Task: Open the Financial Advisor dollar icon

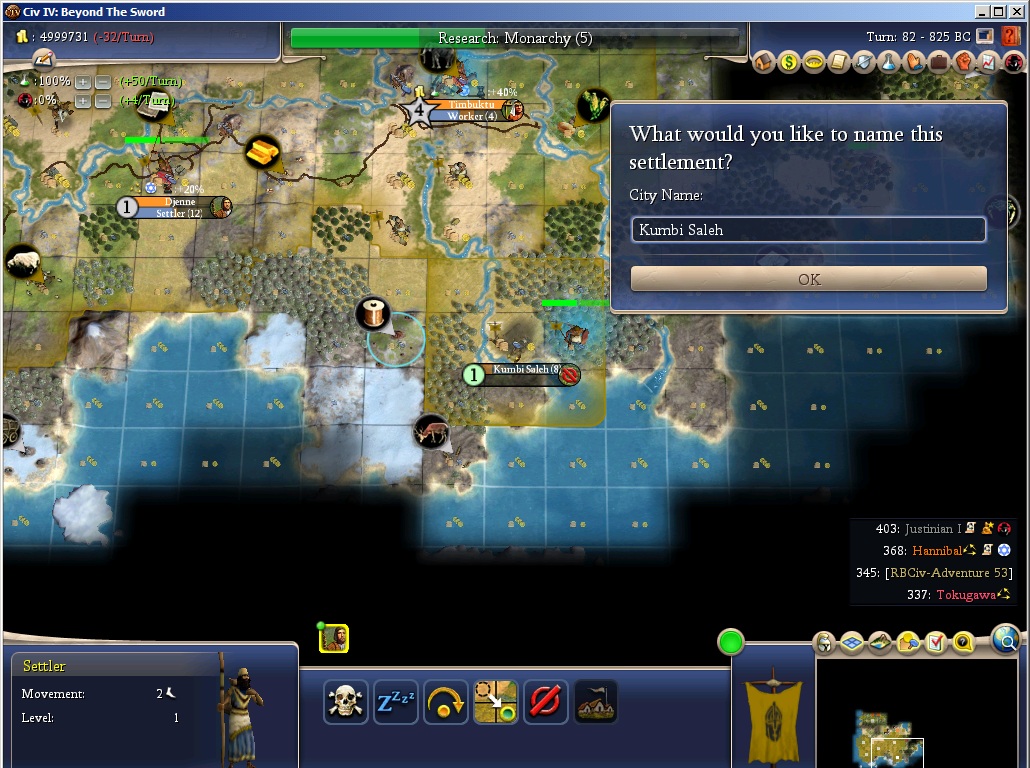Action: (x=790, y=62)
